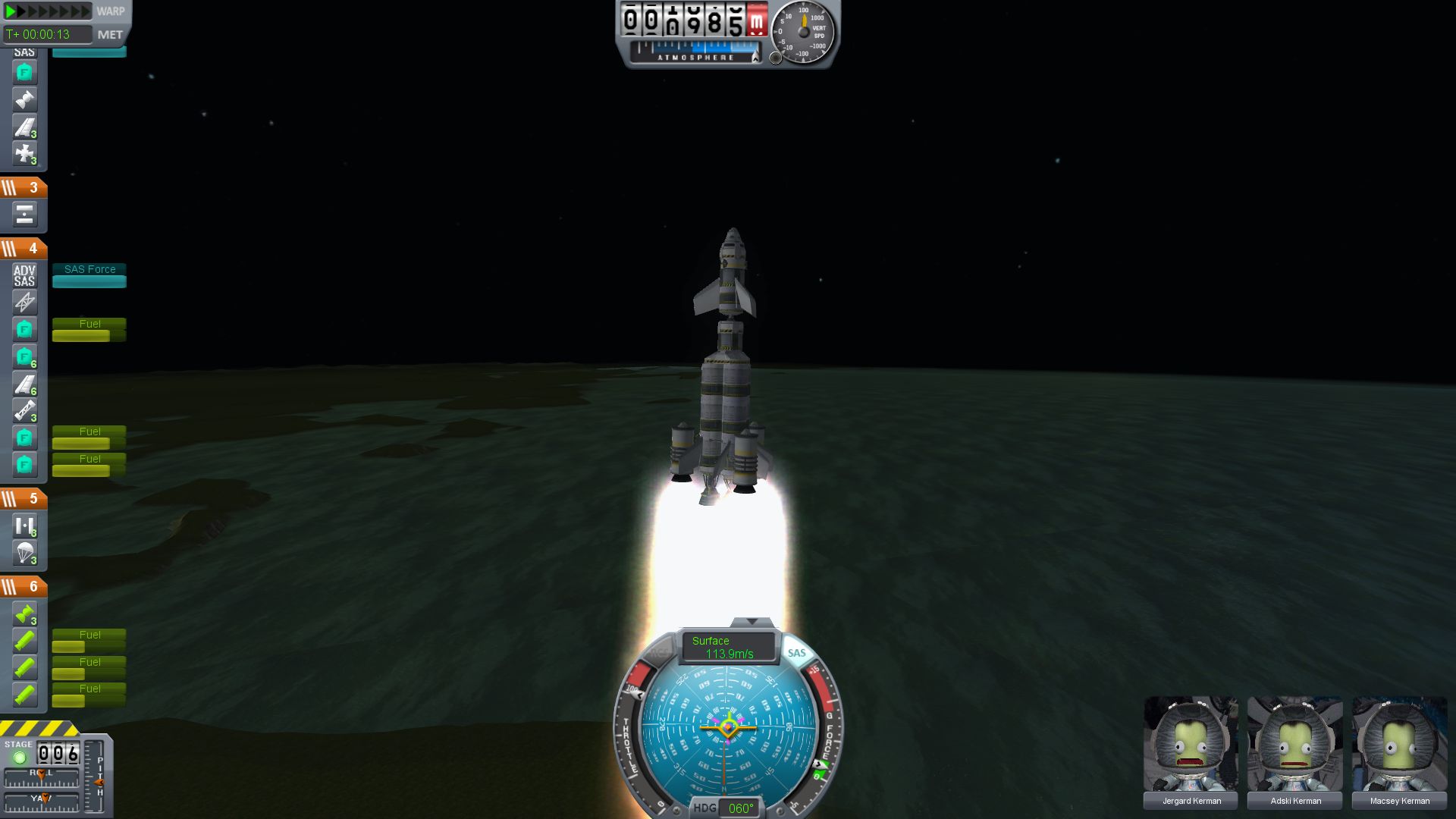Select the stage 6 header tab
Viewport: 1456px width, 819px height.
tap(24, 586)
